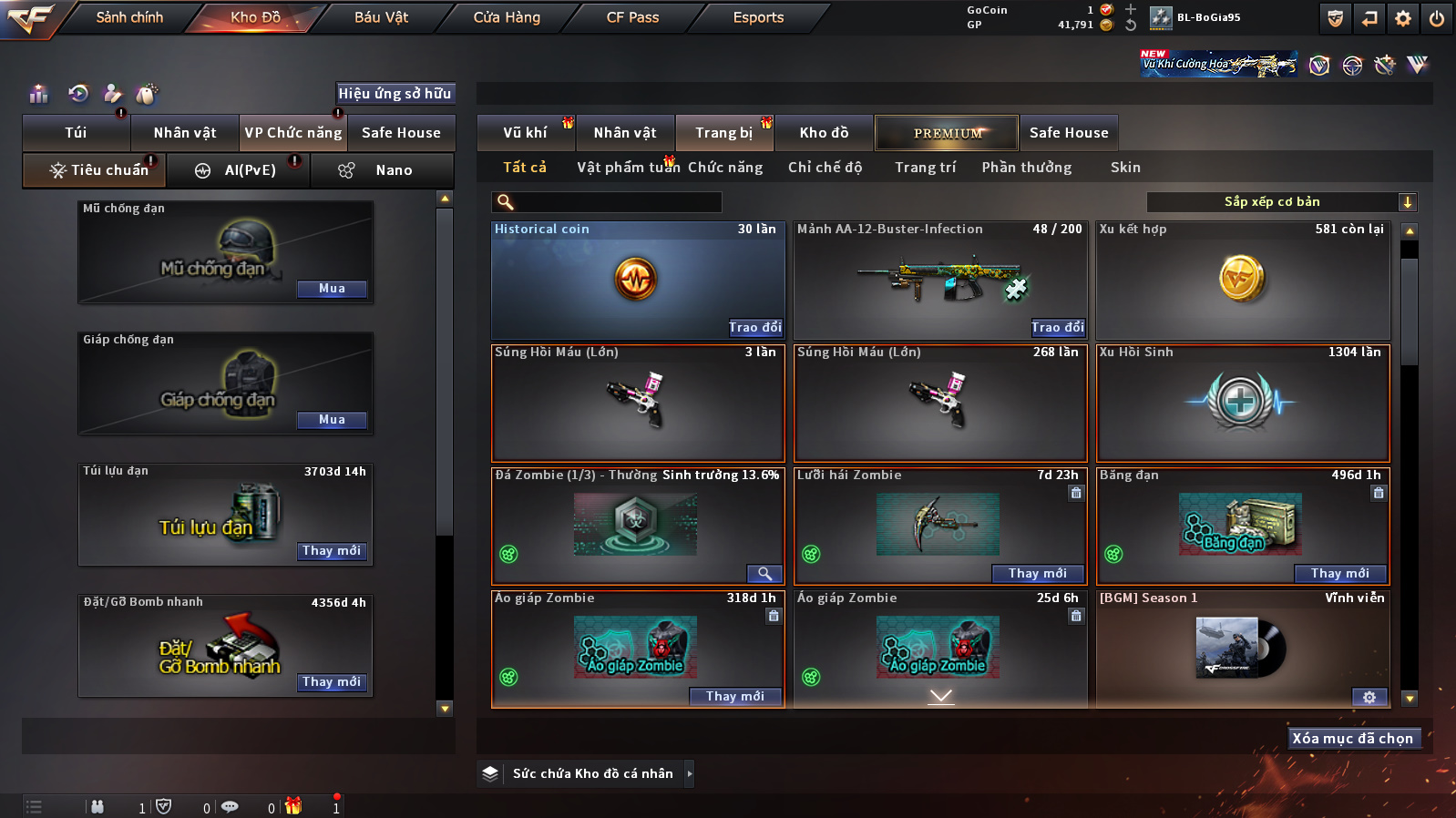Renew the Túi lựu đạn item
1456x818 pixels.
click(x=332, y=551)
